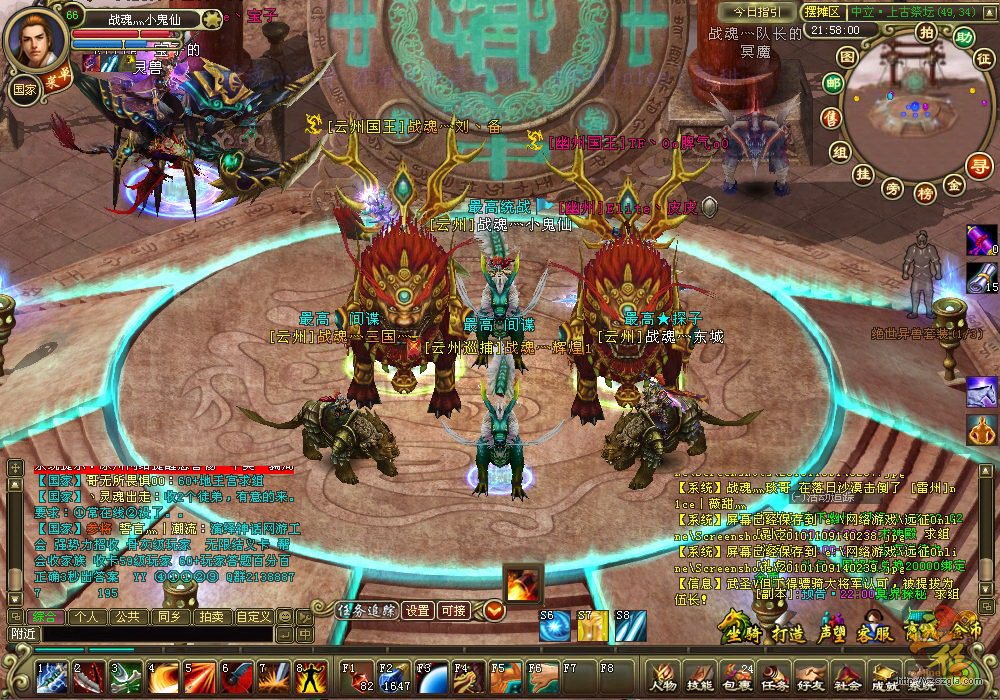Open the 榜 ranking button
Image resolution: width=1000 pixels, height=700 pixels.
click(x=924, y=191)
